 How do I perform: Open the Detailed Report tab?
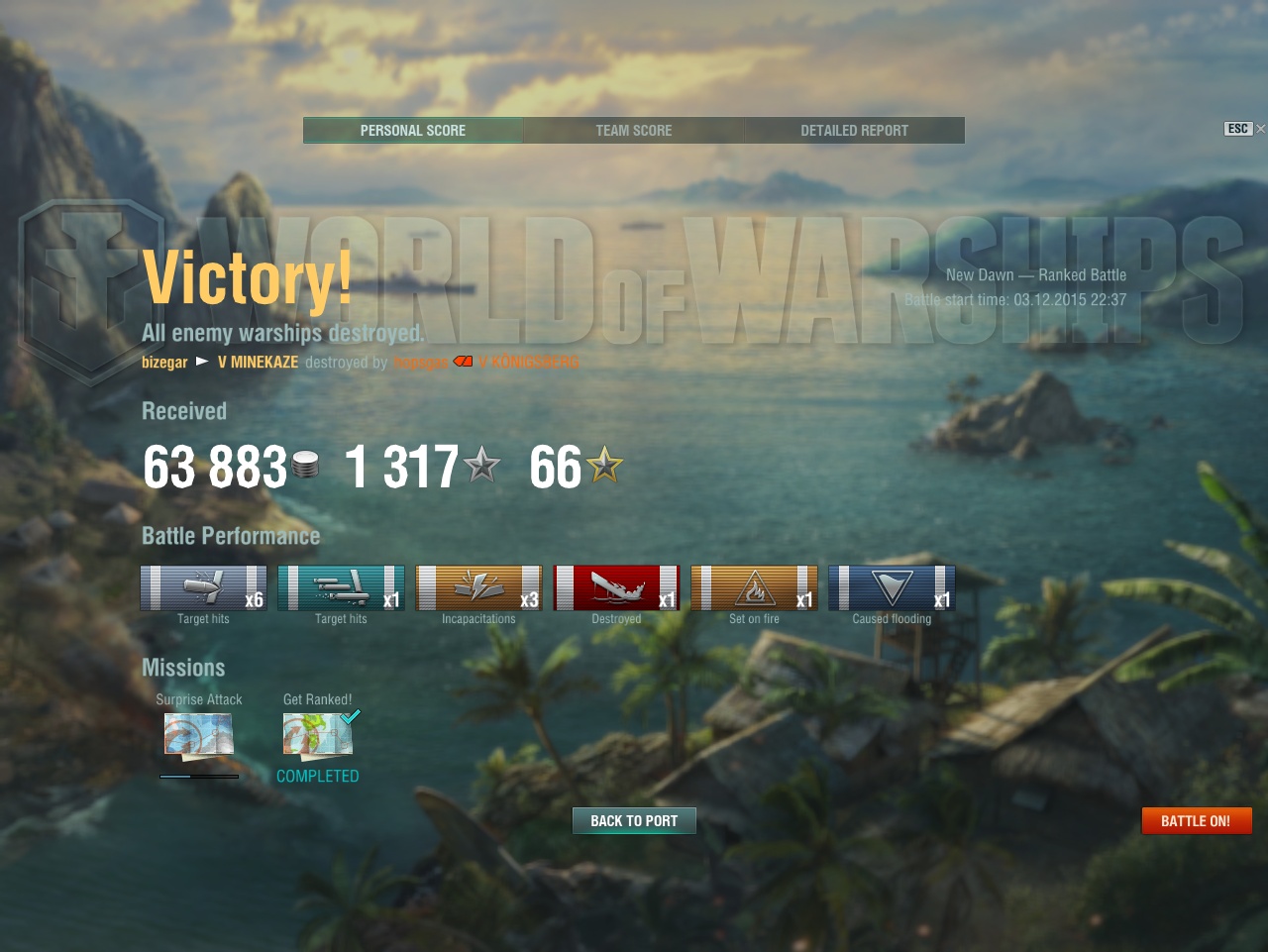pyautogui.click(x=854, y=130)
